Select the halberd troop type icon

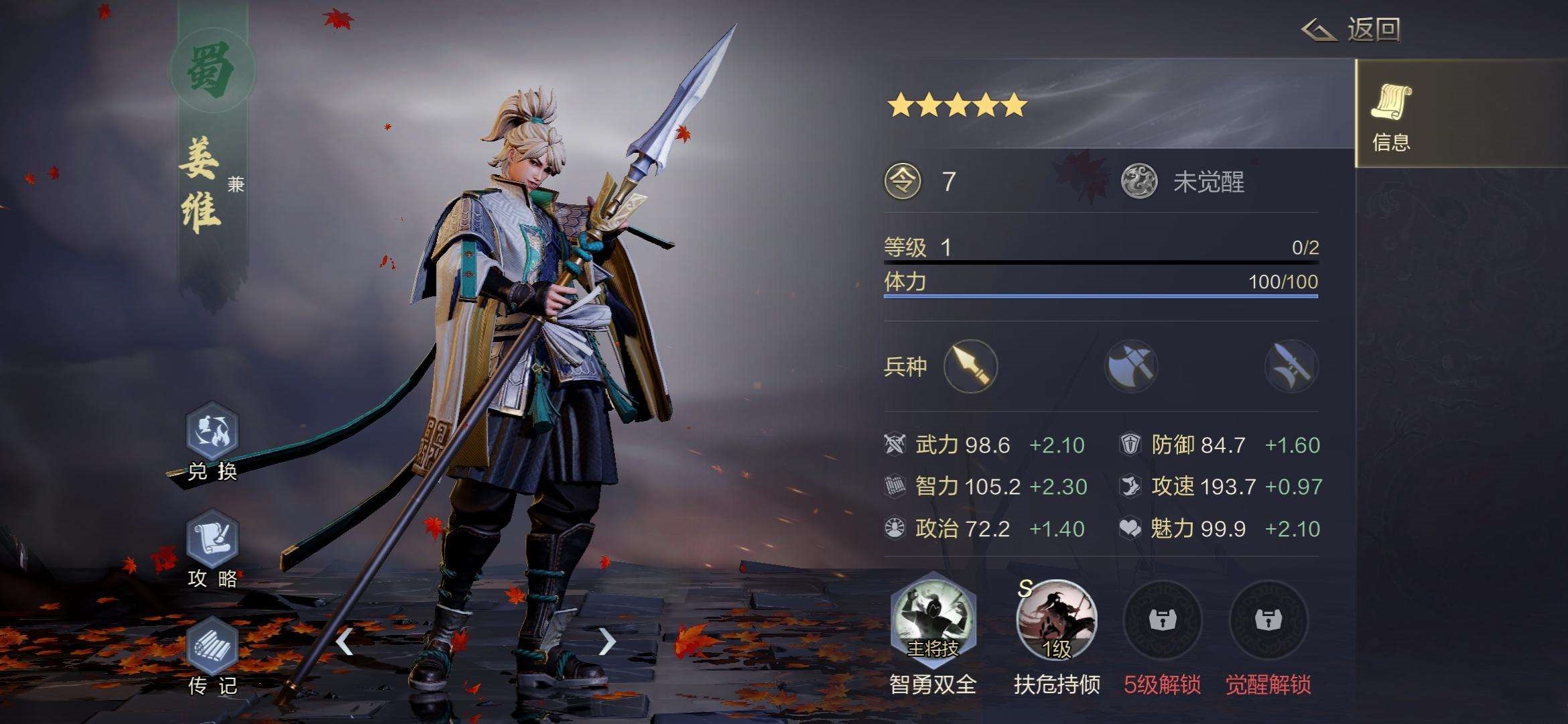tap(1291, 366)
